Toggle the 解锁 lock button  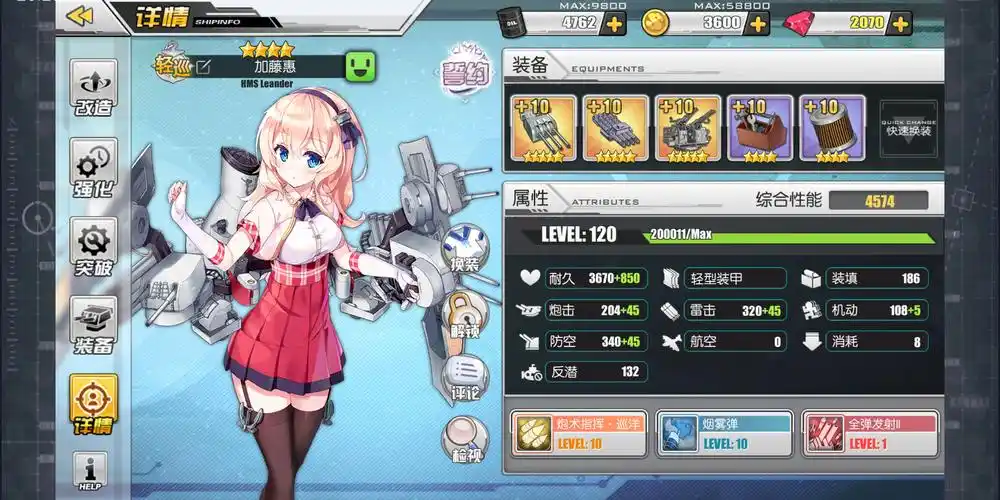[463, 312]
